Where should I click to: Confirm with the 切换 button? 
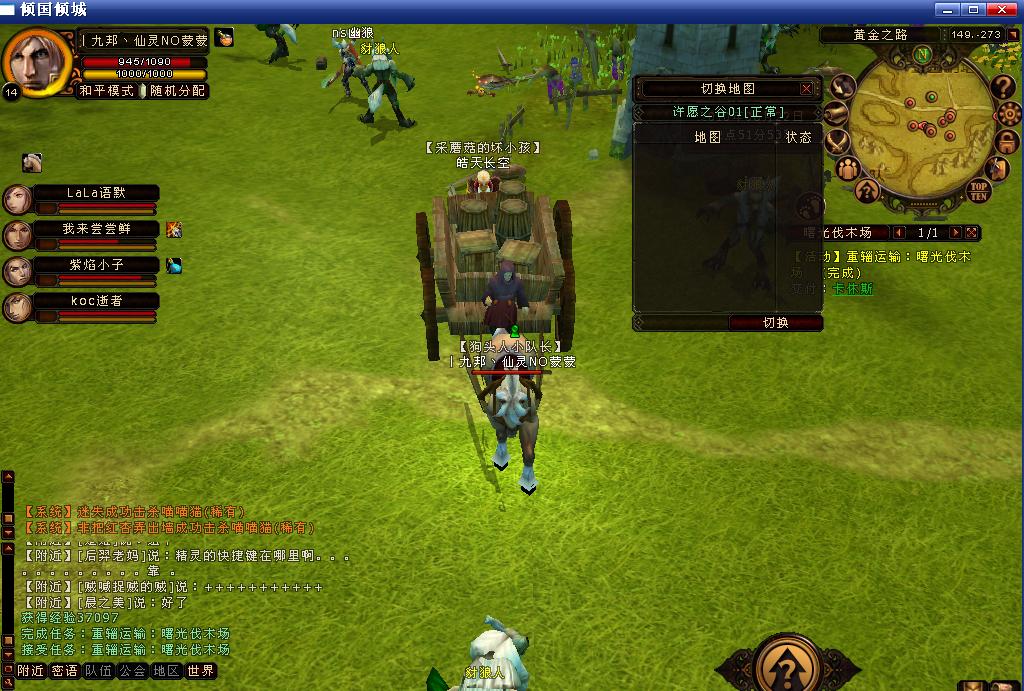tap(776, 323)
